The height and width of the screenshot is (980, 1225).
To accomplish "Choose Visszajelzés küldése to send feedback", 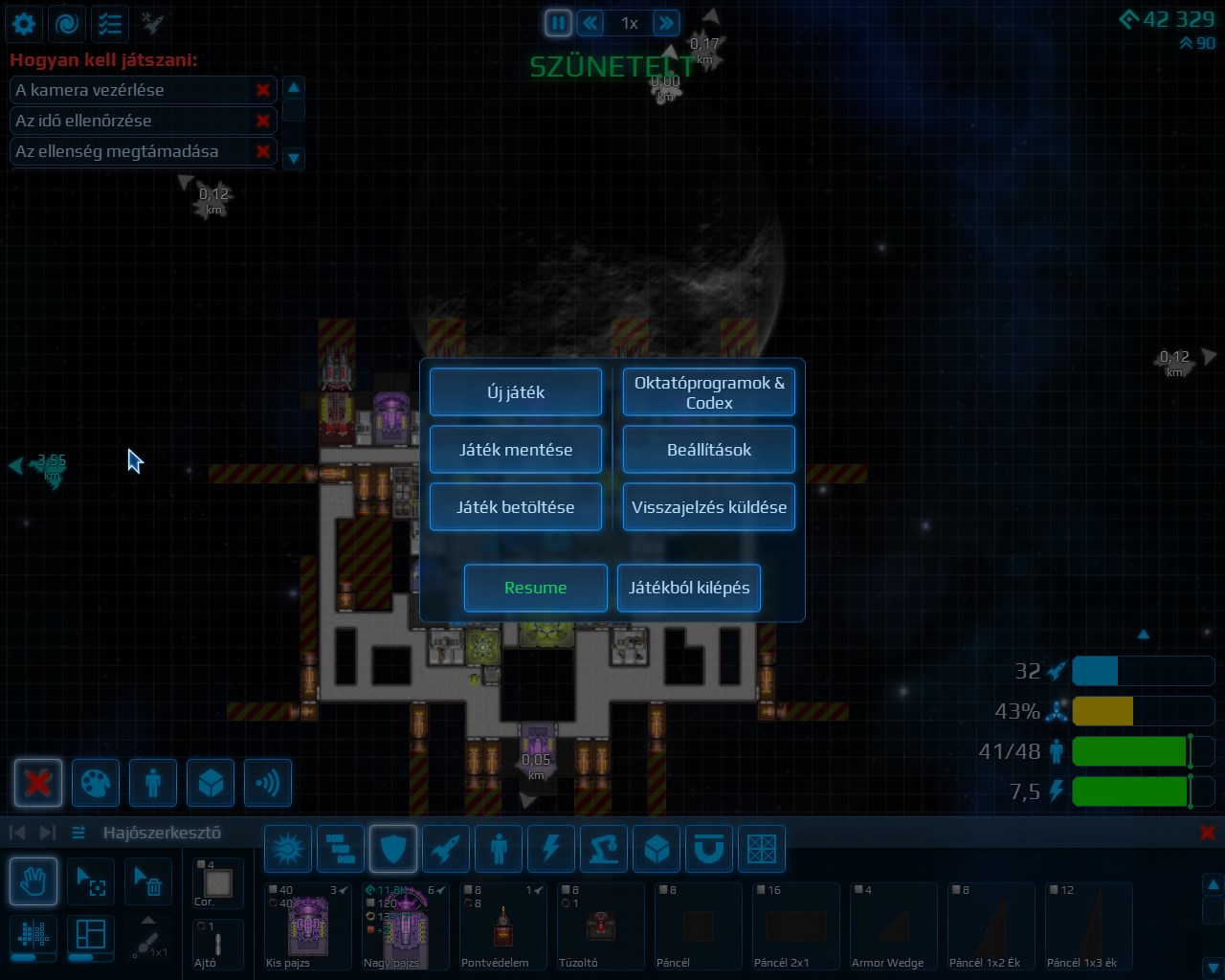I will pyautogui.click(x=709, y=507).
